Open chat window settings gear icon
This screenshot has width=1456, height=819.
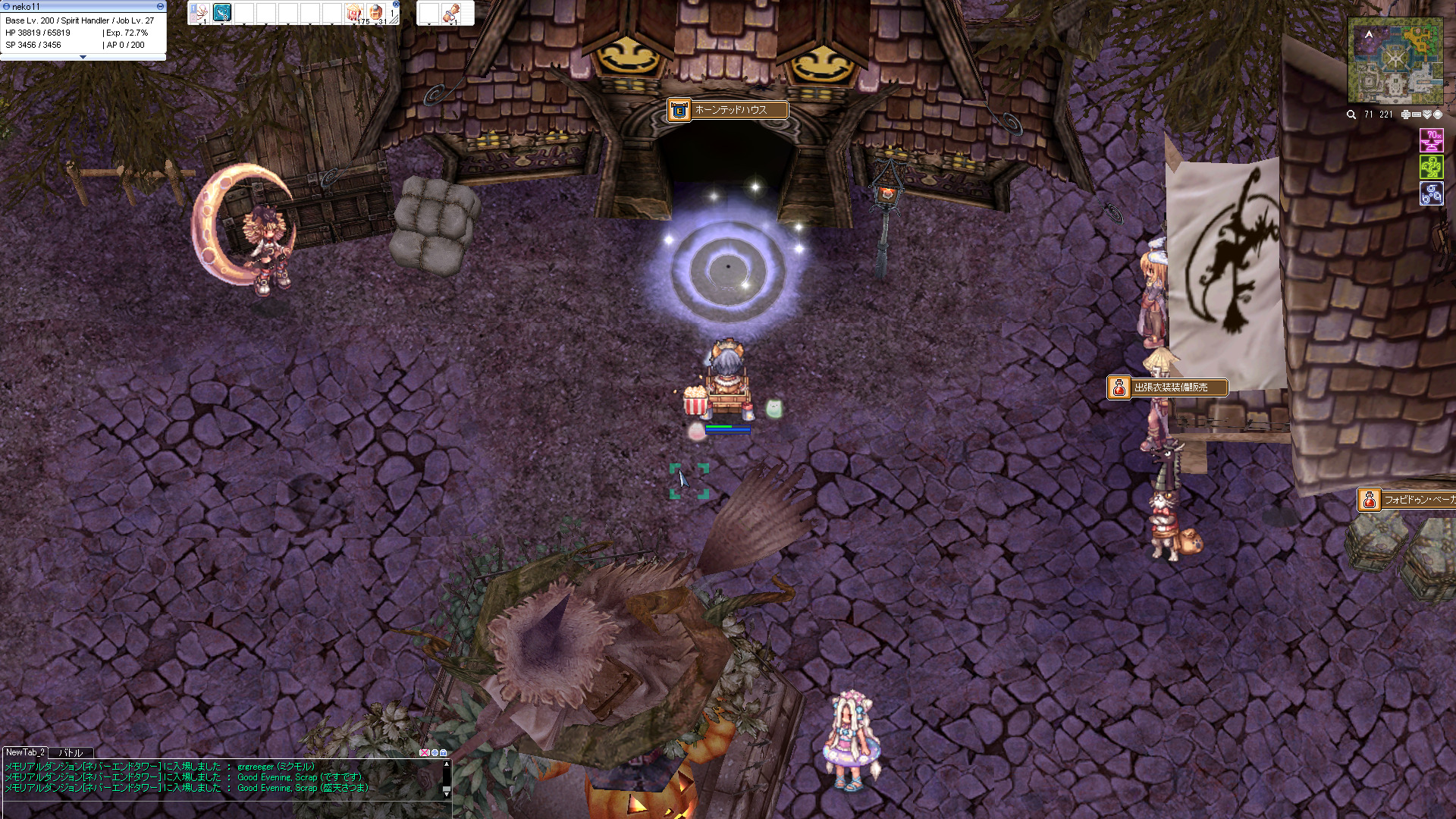click(x=435, y=753)
